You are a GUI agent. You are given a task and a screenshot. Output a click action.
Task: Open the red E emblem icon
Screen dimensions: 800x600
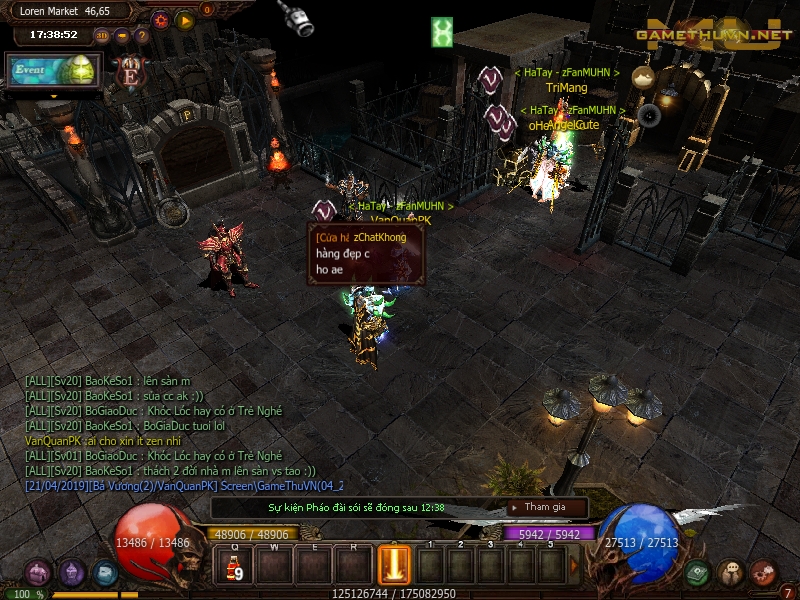click(x=129, y=73)
